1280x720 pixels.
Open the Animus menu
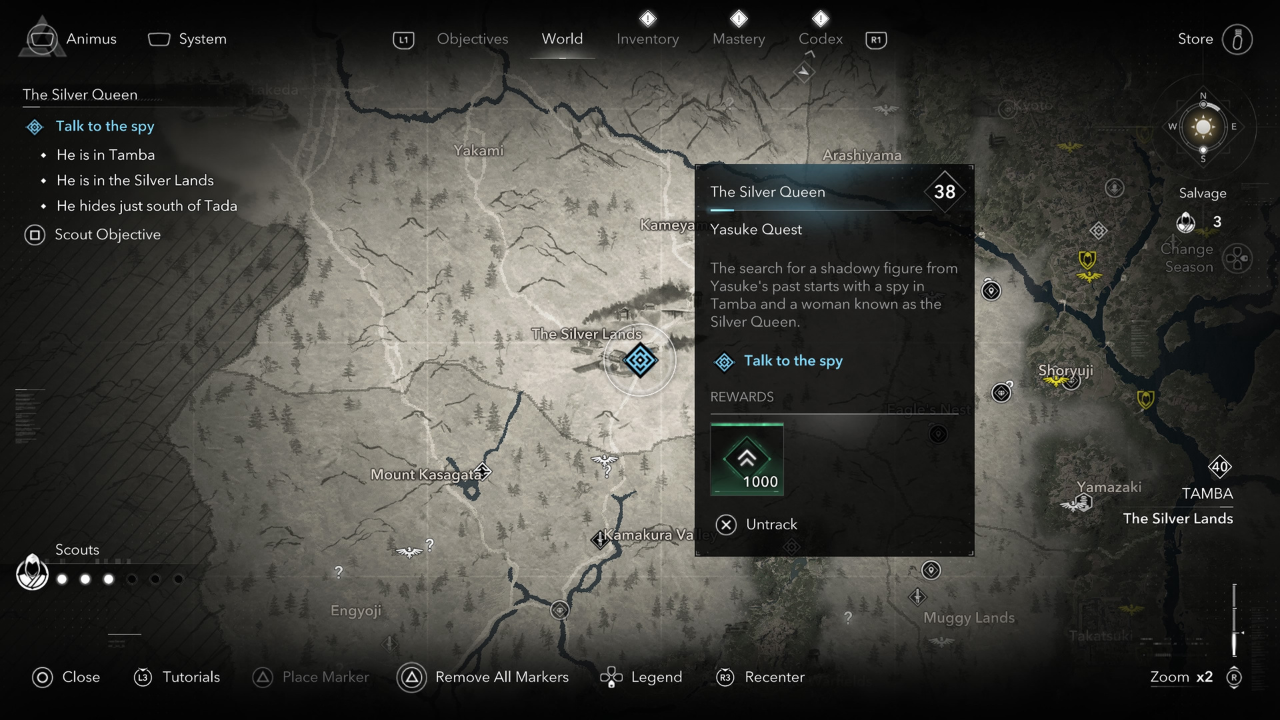pyautogui.click(x=69, y=39)
